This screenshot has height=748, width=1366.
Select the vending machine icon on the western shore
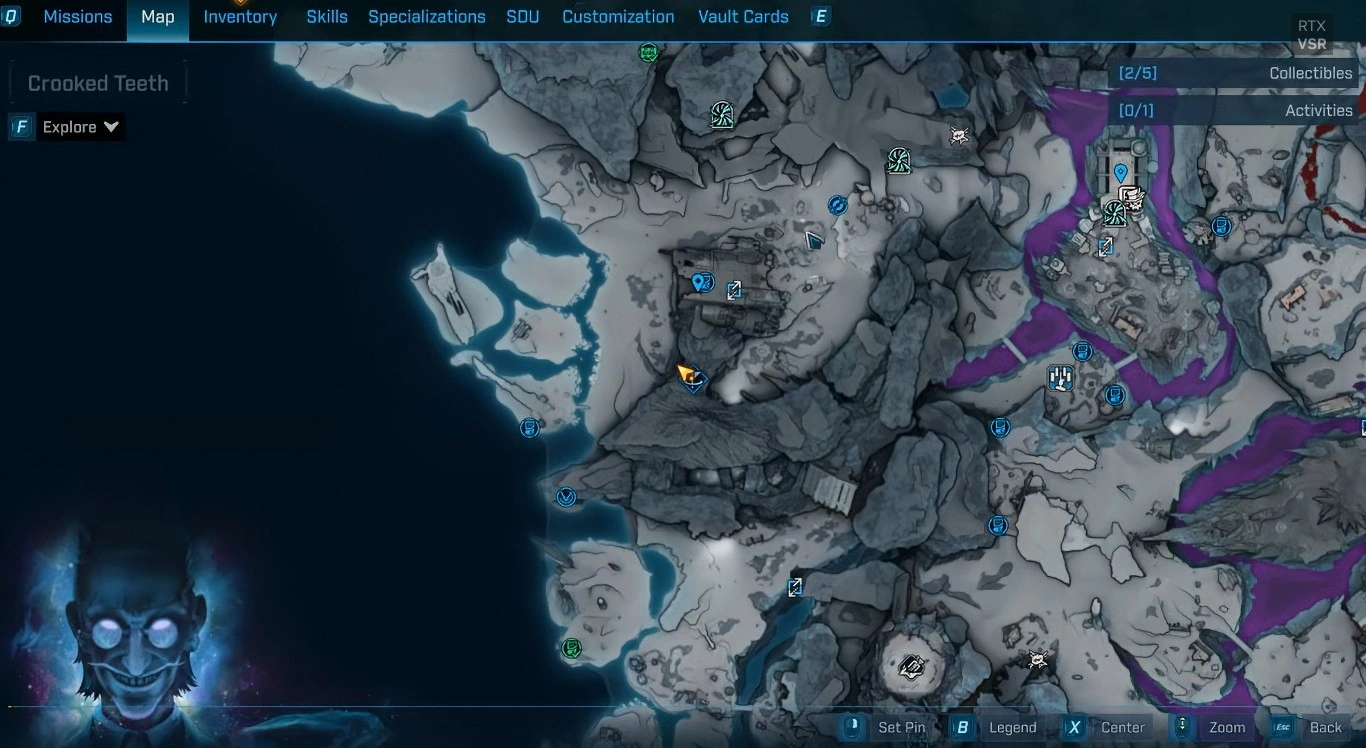(530, 427)
